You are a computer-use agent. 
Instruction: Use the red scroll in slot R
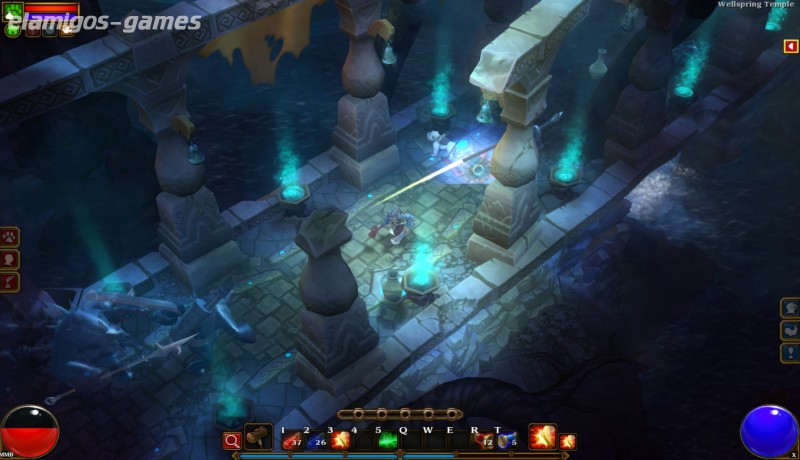pyautogui.click(x=484, y=440)
